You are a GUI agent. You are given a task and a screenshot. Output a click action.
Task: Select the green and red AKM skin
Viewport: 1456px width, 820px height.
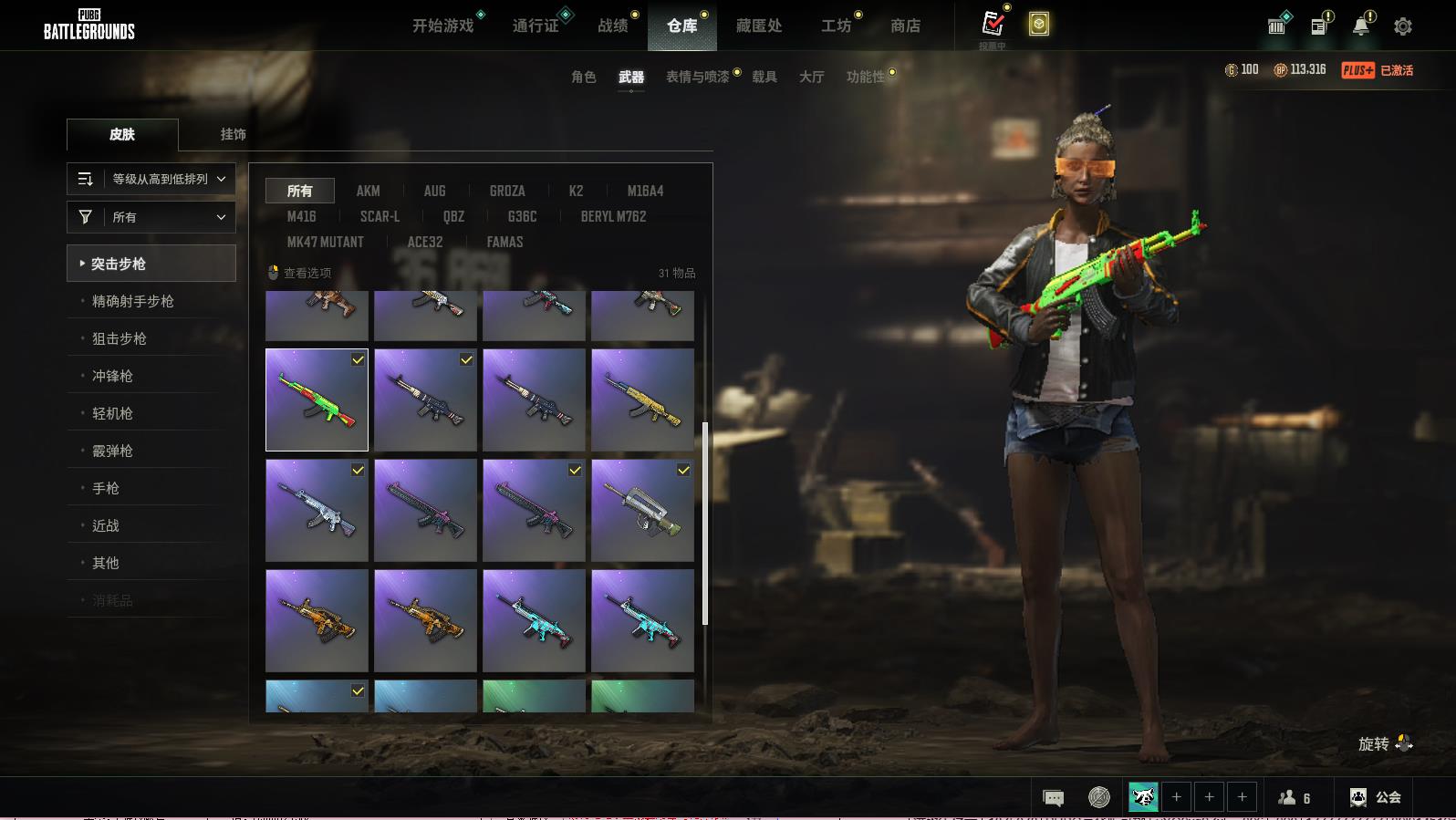click(317, 400)
